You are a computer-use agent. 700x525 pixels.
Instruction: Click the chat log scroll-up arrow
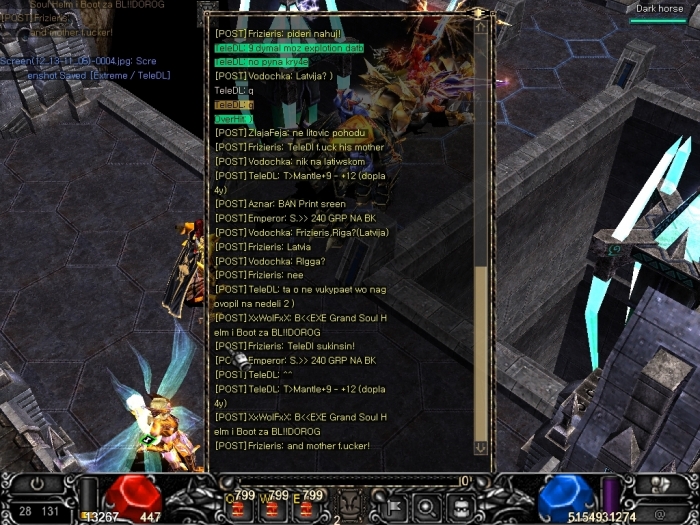[480, 27]
